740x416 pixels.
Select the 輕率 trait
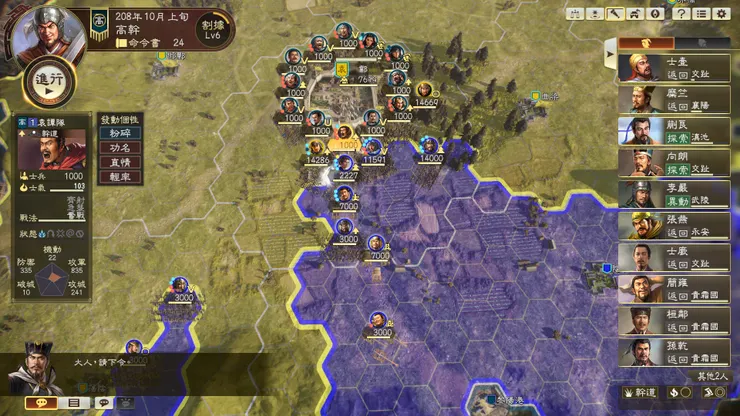[119, 176]
